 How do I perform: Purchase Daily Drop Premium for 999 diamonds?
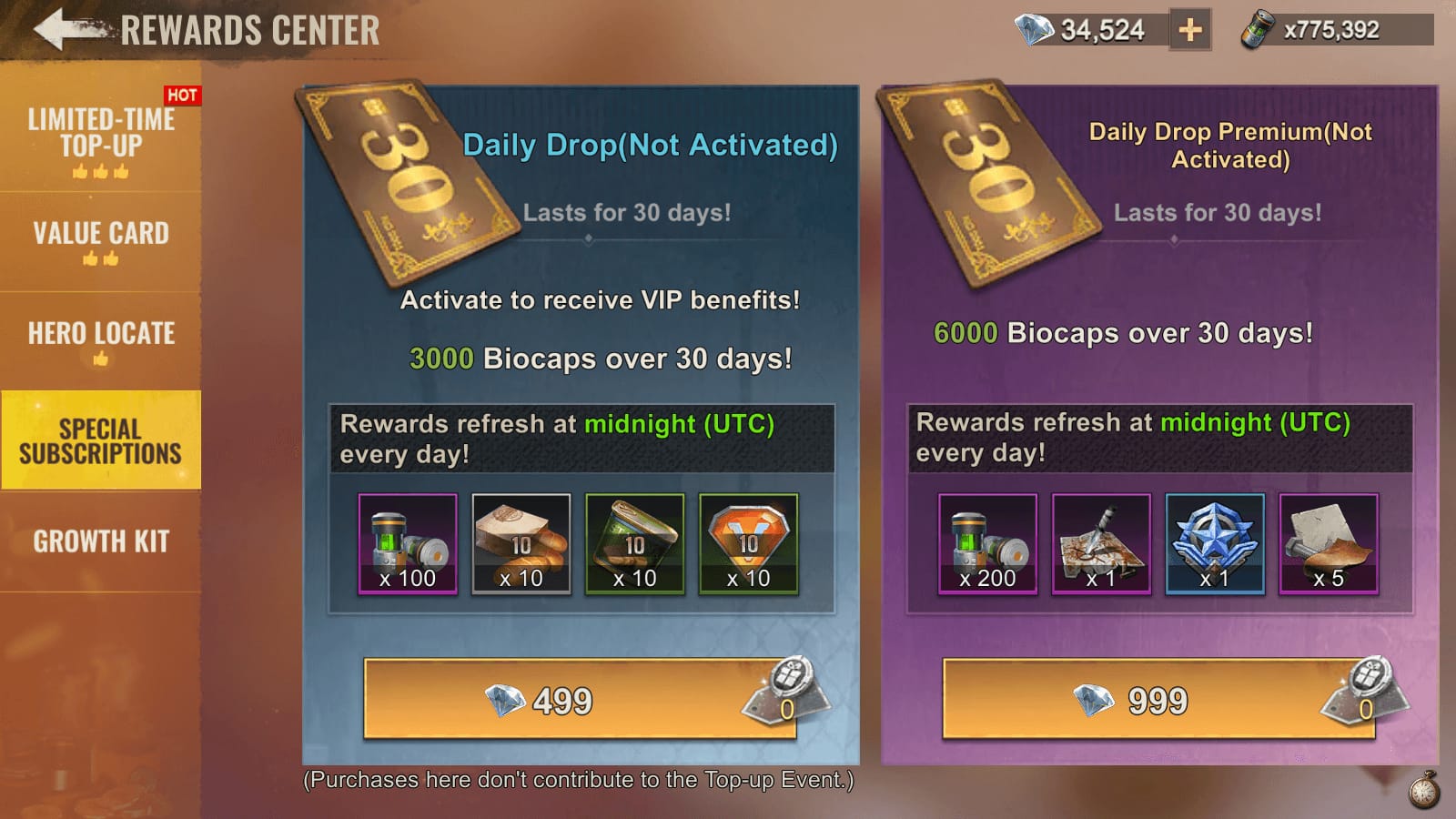(x=1158, y=699)
